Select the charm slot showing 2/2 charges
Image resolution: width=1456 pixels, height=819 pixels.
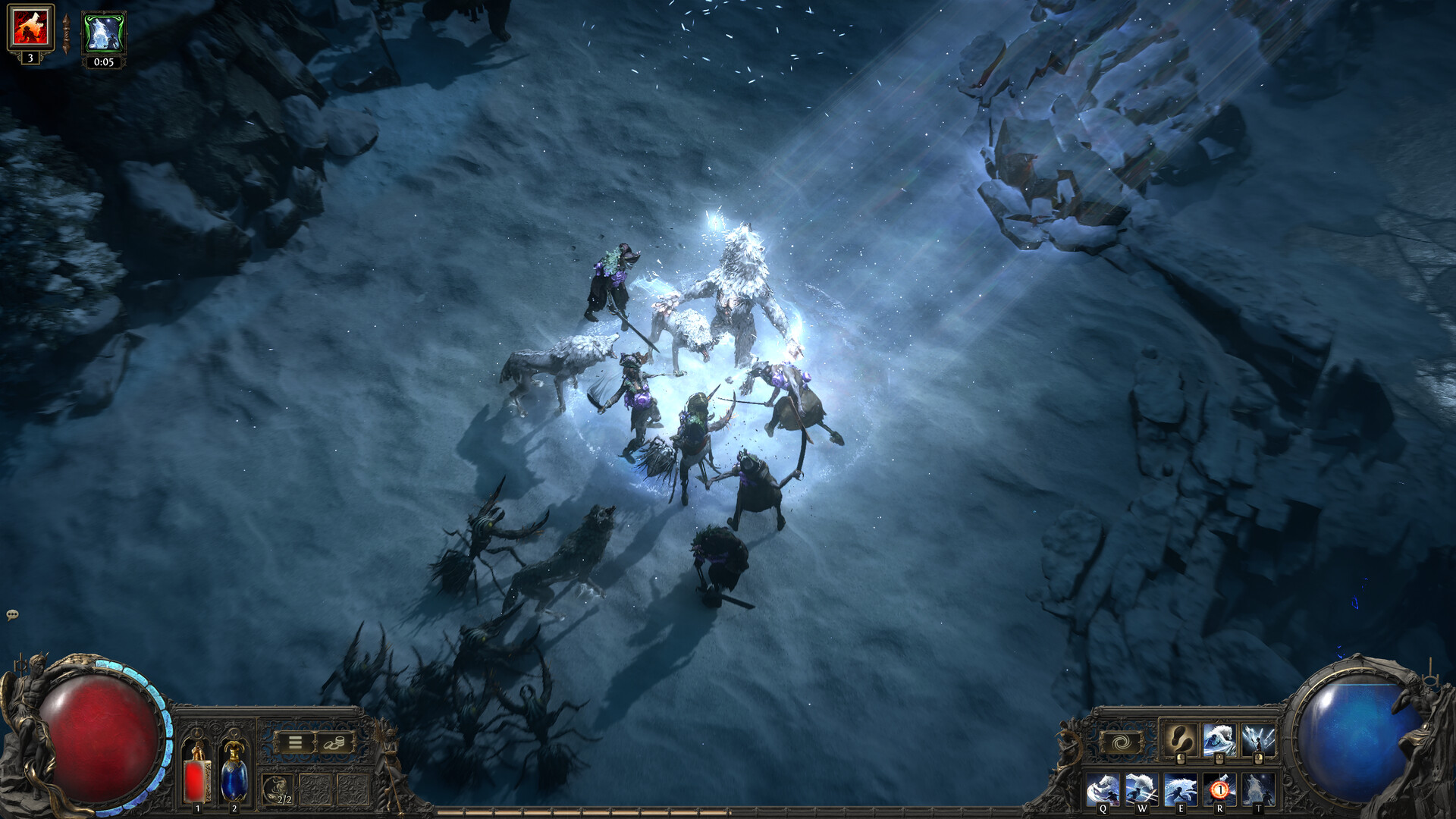(277, 789)
